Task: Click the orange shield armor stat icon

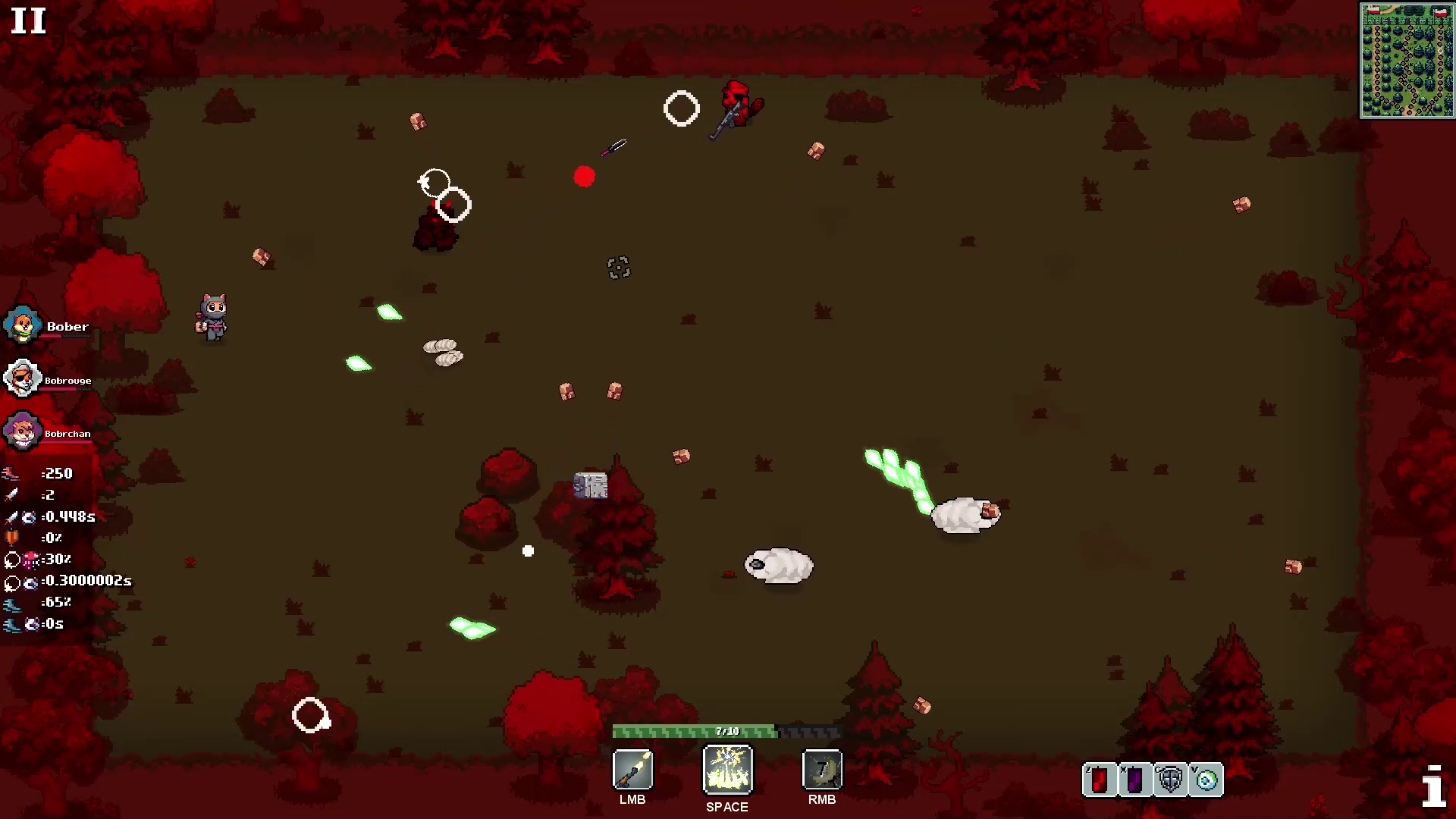Action: click(x=11, y=538)
